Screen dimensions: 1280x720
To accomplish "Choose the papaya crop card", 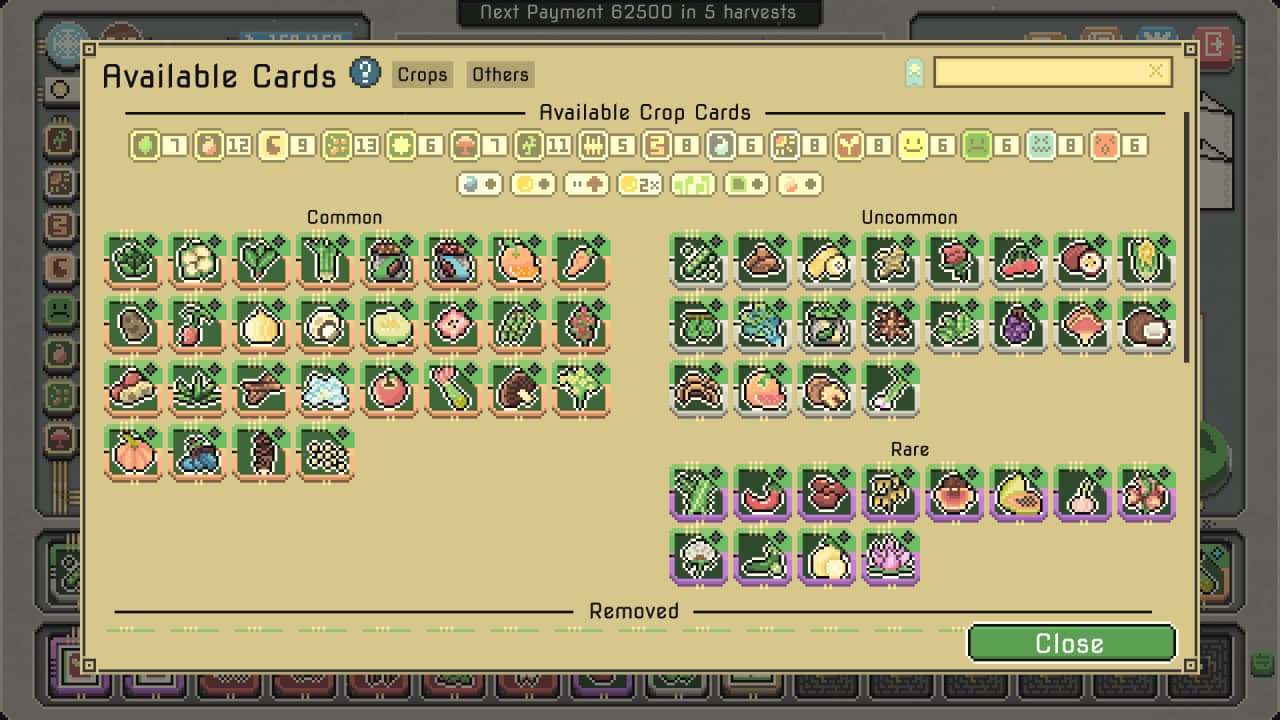I will [1018, 494].
